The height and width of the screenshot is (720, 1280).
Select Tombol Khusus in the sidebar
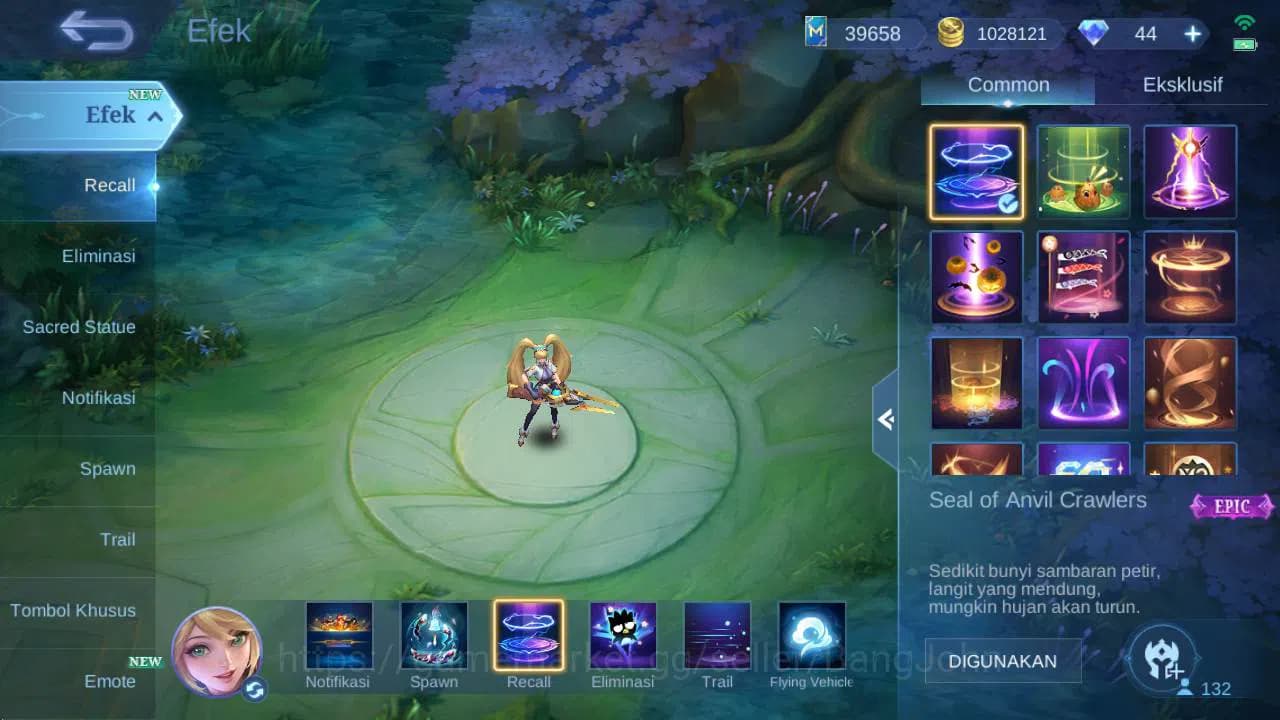(75, 610)
